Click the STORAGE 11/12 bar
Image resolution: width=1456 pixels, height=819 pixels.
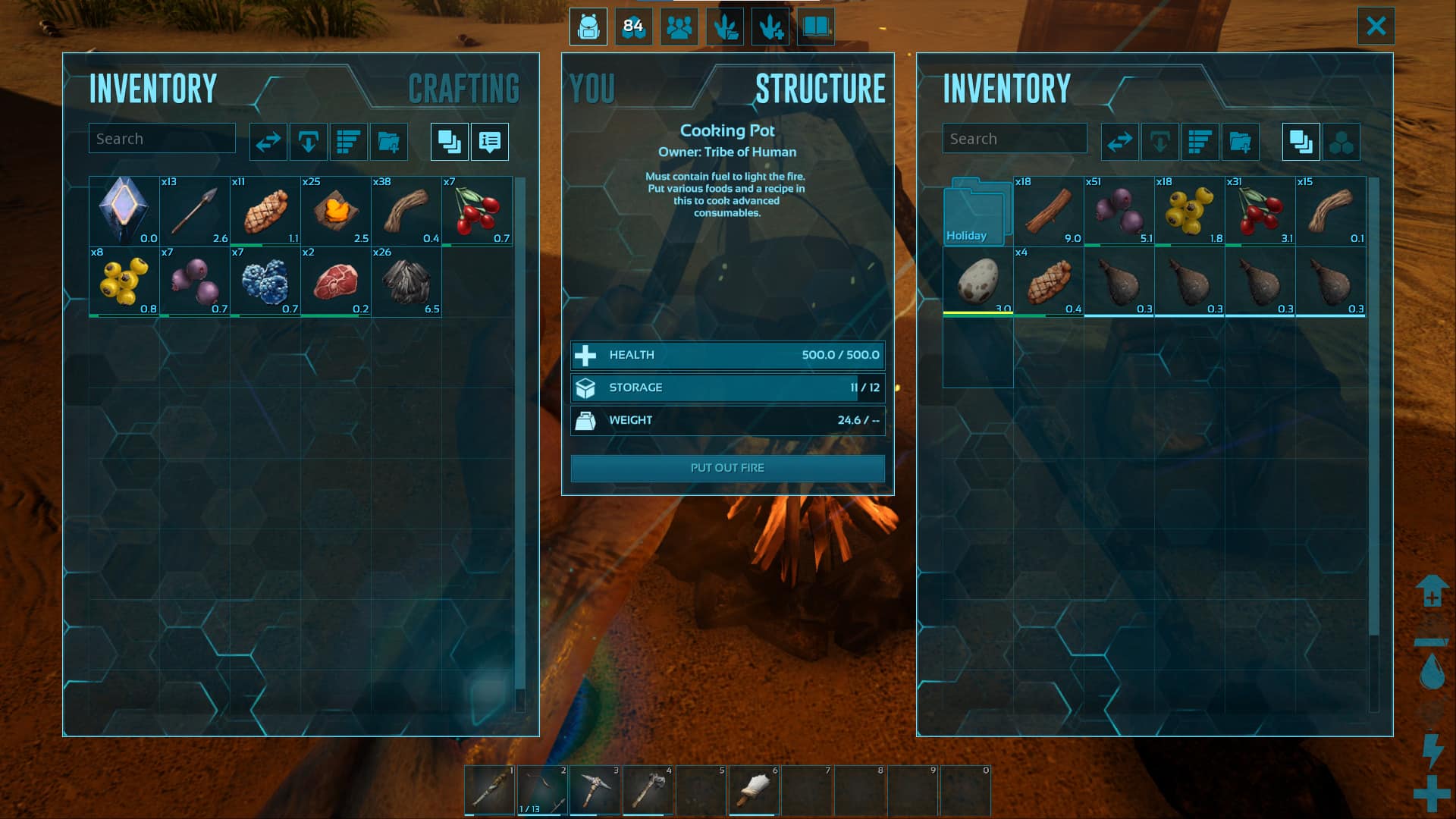pyautogui.click(x=727, y=388)
